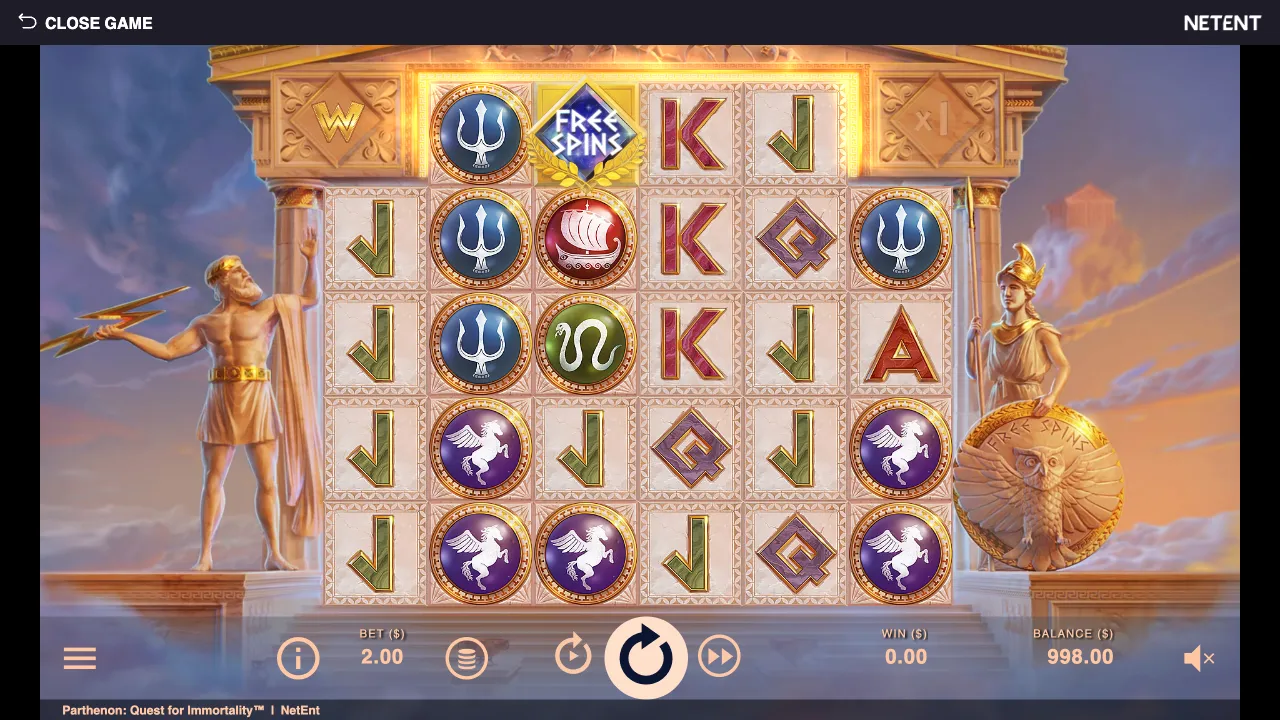Select the CLOSE GAME menu item
The width and height of the screenshot is (1280, 720).
[99, 22]
